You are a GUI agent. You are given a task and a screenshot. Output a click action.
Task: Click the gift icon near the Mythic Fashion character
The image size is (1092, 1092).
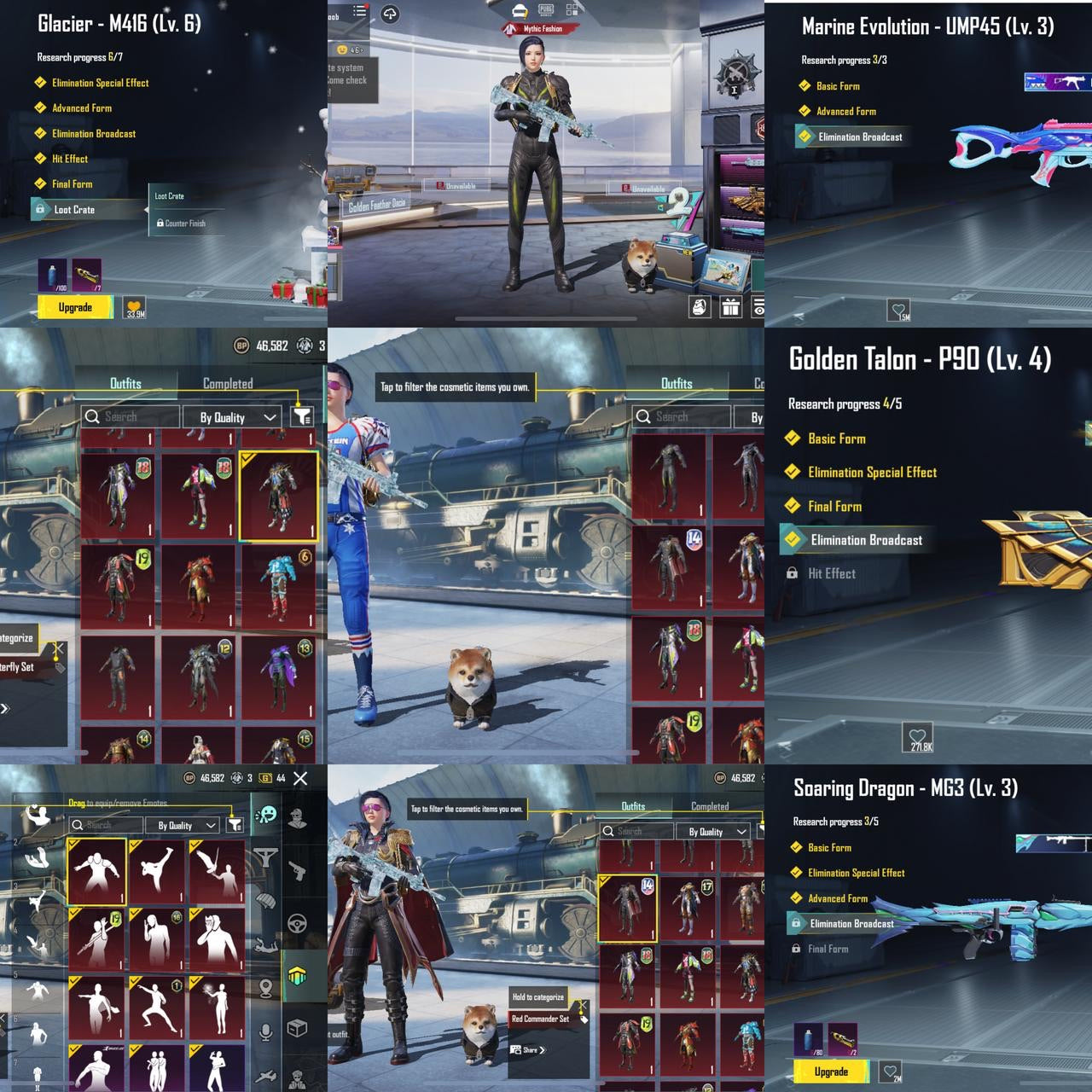[x=730, y=307]
